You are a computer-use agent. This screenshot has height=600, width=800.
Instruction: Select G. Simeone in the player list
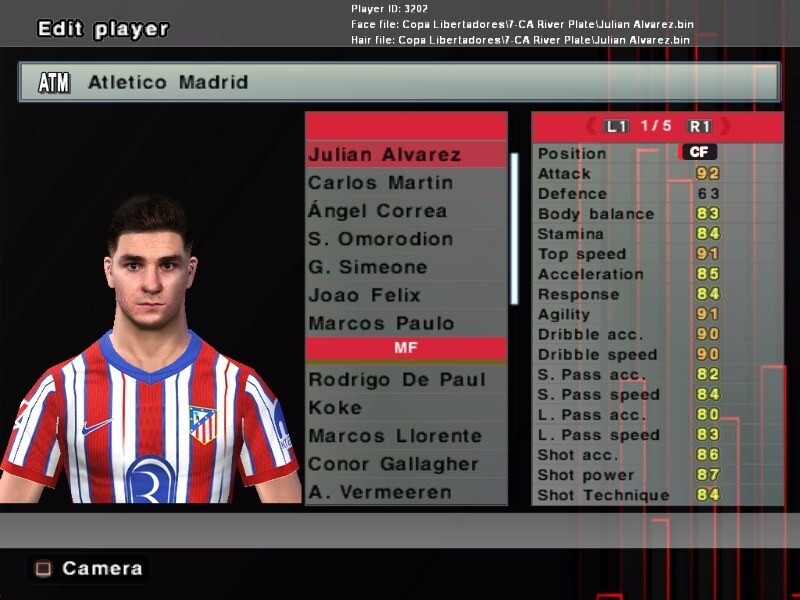[367, 267]
